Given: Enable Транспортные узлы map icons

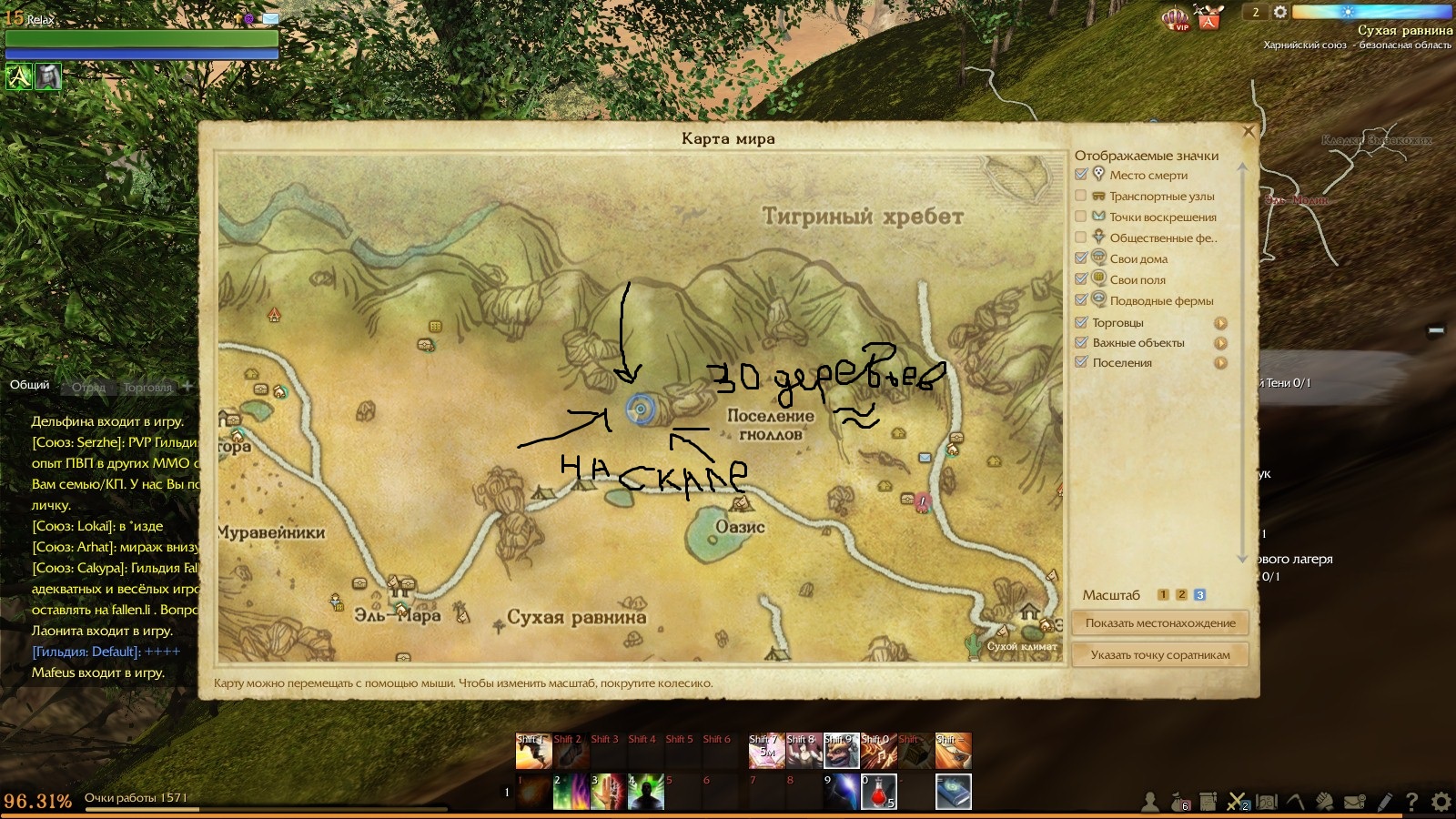Looking at the screenshot, I should pos(1081,196).
